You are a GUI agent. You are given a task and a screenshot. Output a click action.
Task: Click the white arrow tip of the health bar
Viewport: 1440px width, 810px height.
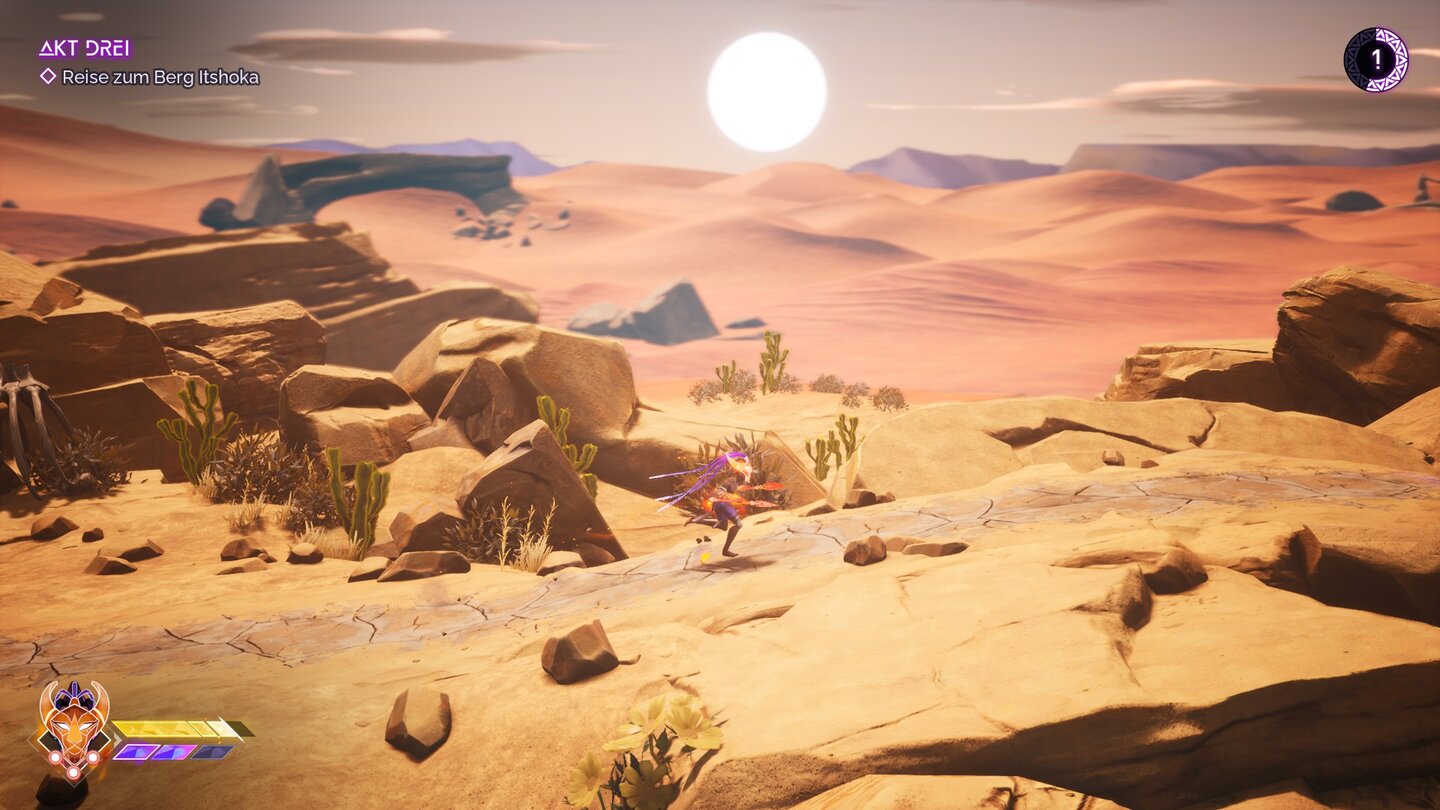tap(227, 726)
